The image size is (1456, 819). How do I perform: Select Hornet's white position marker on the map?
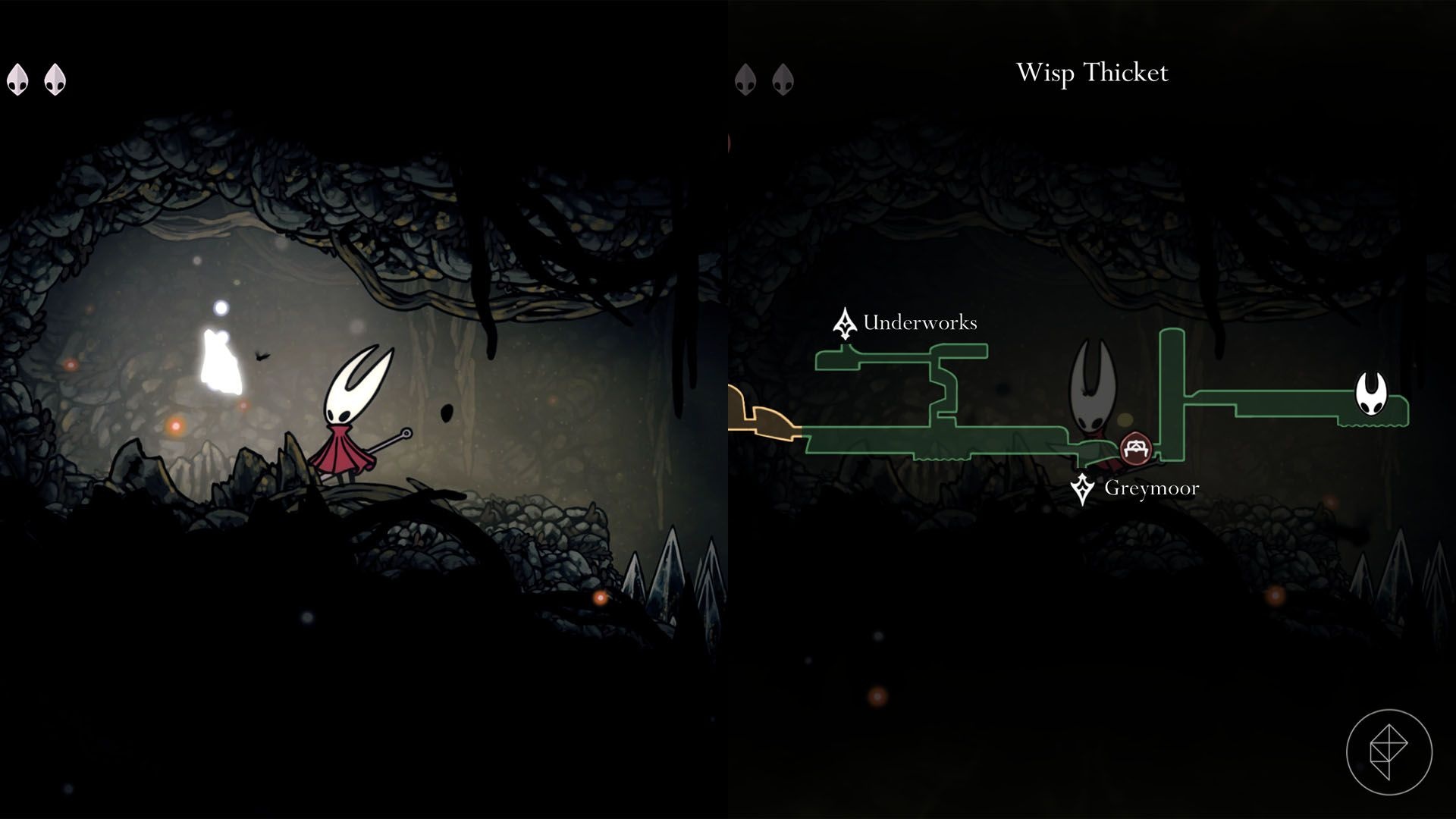[x=1371, y=394]
